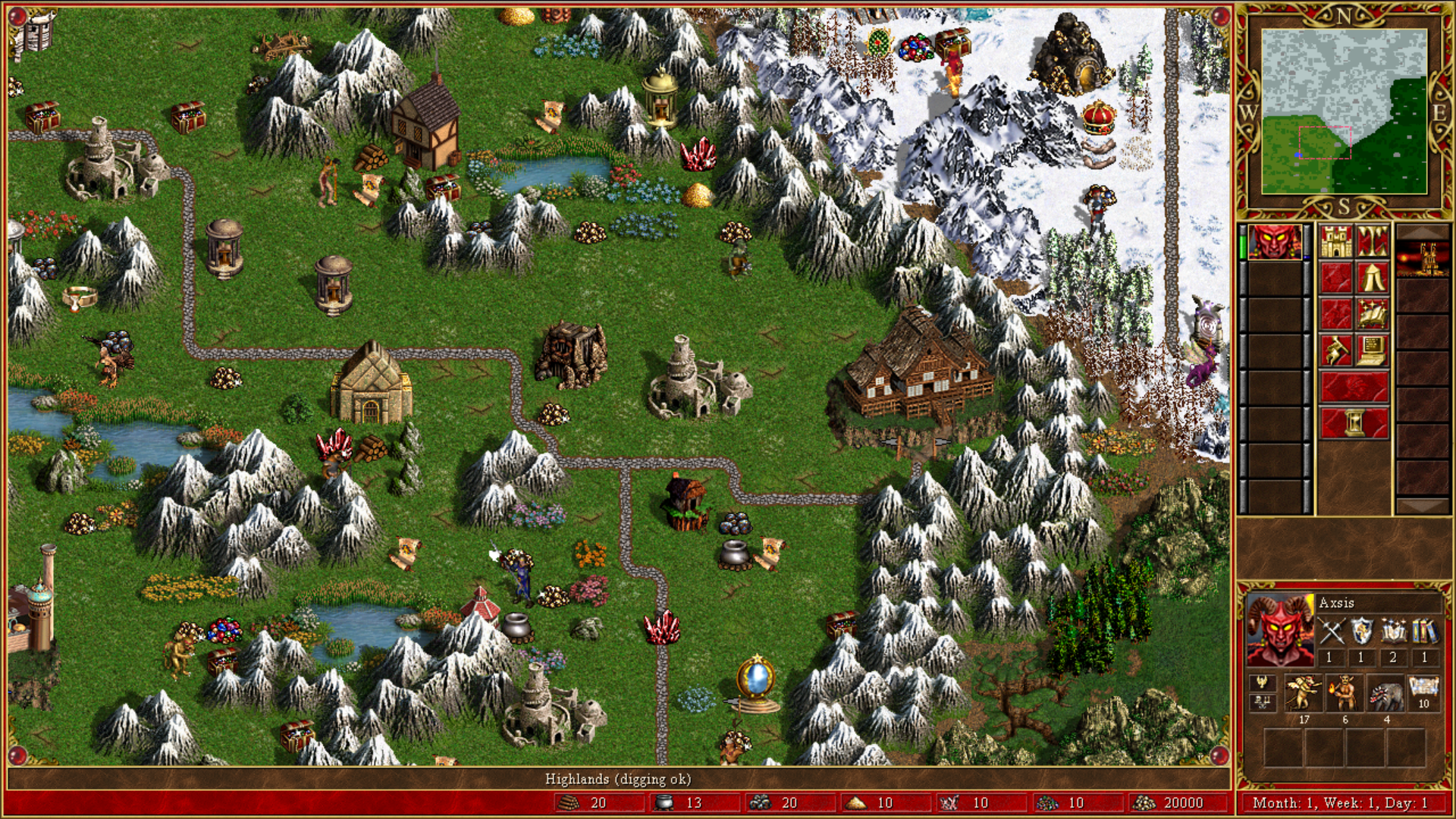The image size is (1456, 819).
Task: End the turn with the hourglass button
Action: click(x=1354, y=423)
